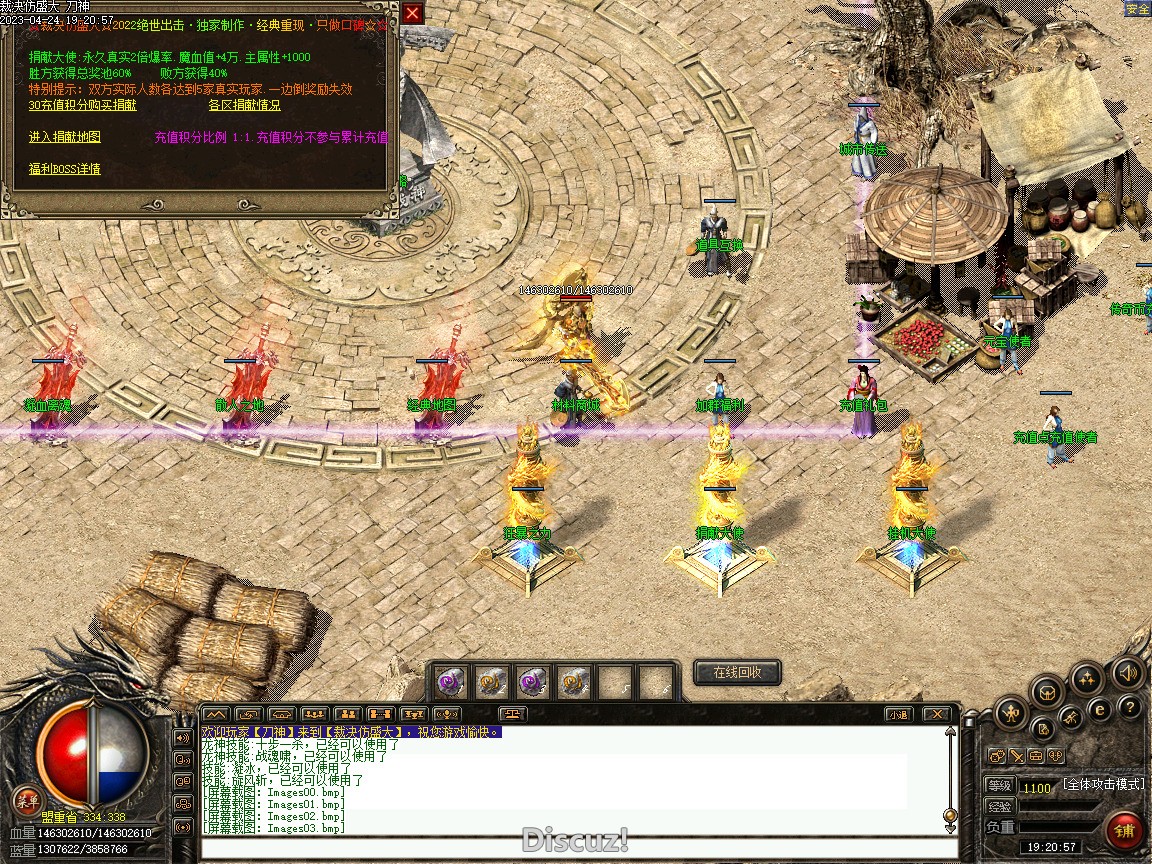View 福利BOSS详情 details
The height and width of the screenshot is (864, 1152).
(64, 169)
